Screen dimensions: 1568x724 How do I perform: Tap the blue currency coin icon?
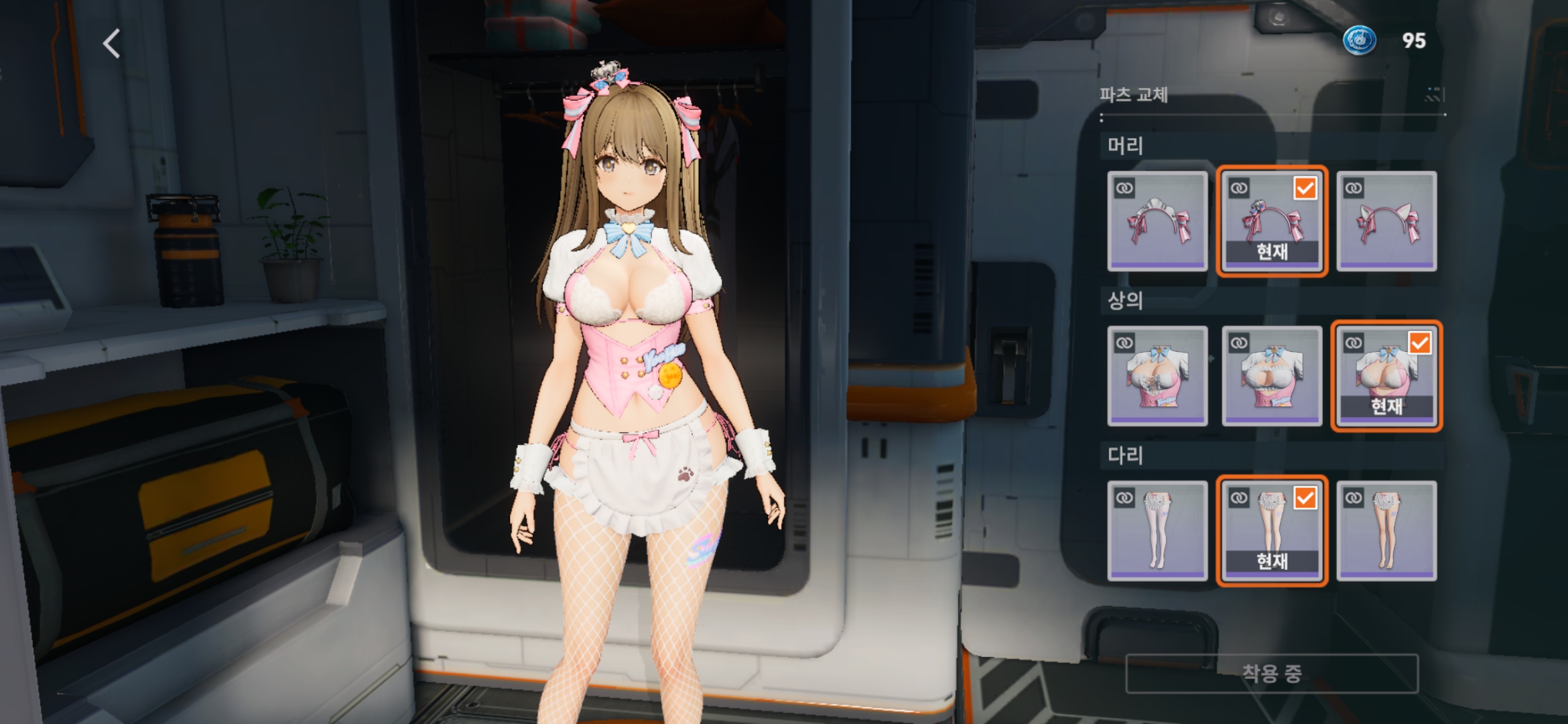coord(1360,40)
